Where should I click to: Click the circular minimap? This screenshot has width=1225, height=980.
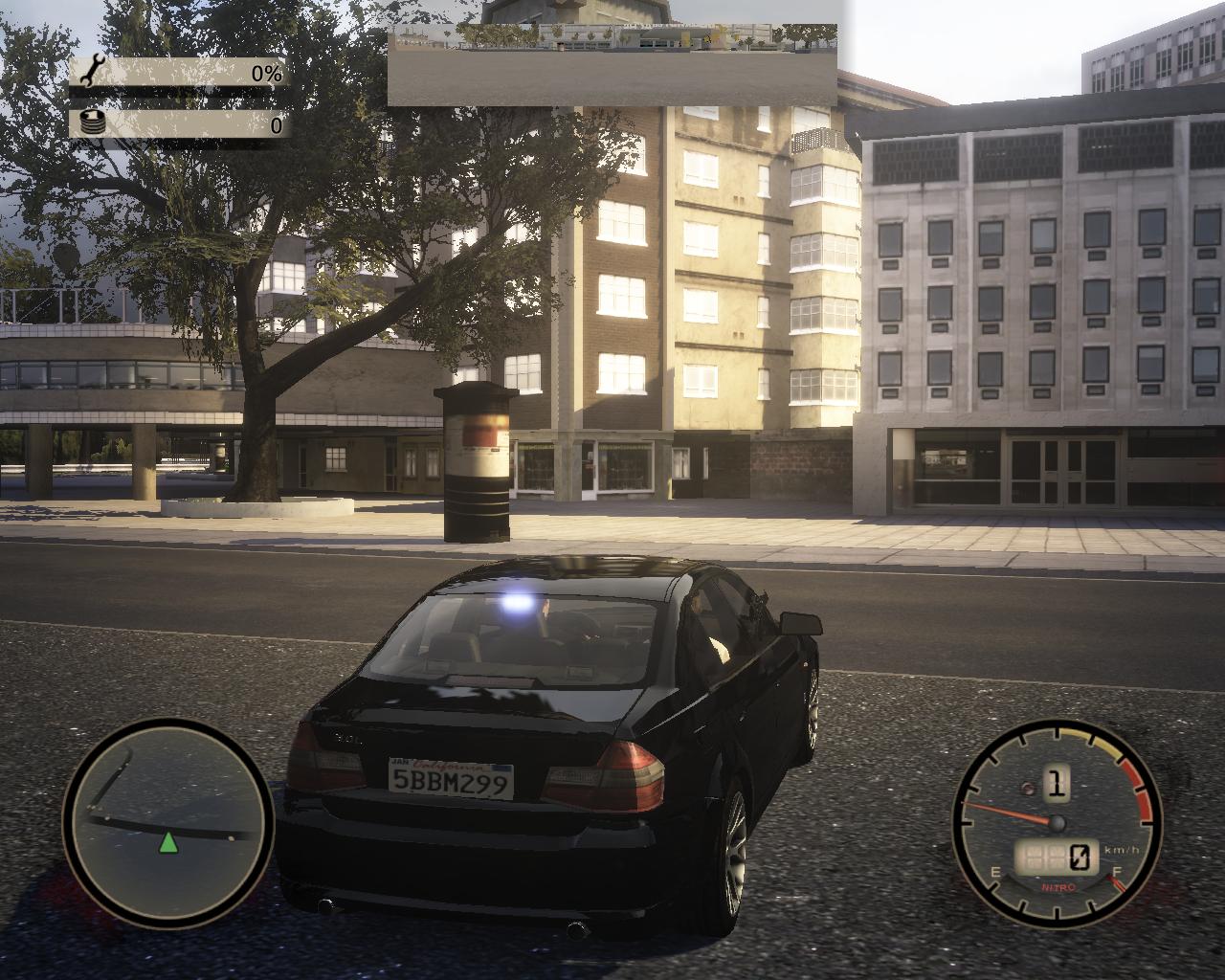click(167, 822)
